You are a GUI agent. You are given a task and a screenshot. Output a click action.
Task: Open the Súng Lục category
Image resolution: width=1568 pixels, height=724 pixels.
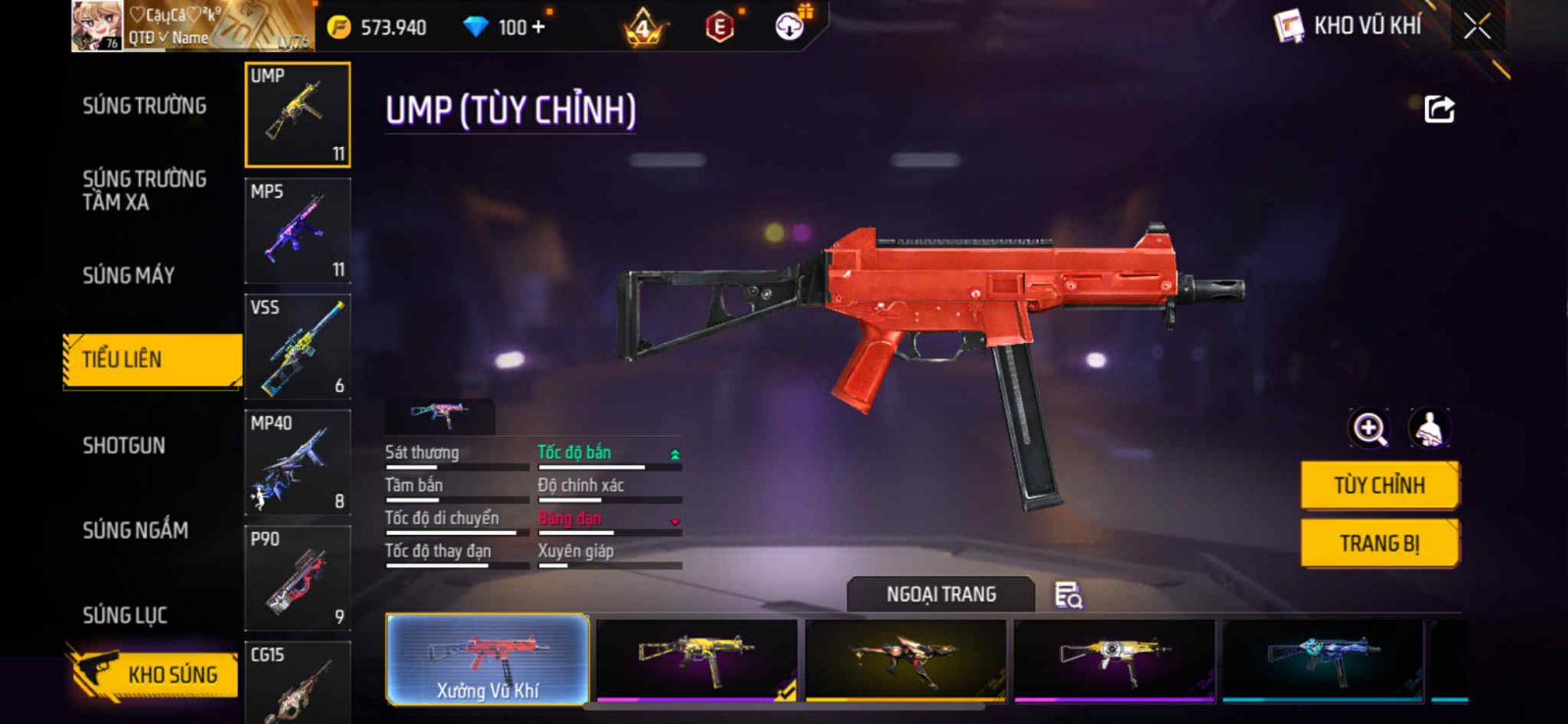pyautogui.click(x=124, y=615)
